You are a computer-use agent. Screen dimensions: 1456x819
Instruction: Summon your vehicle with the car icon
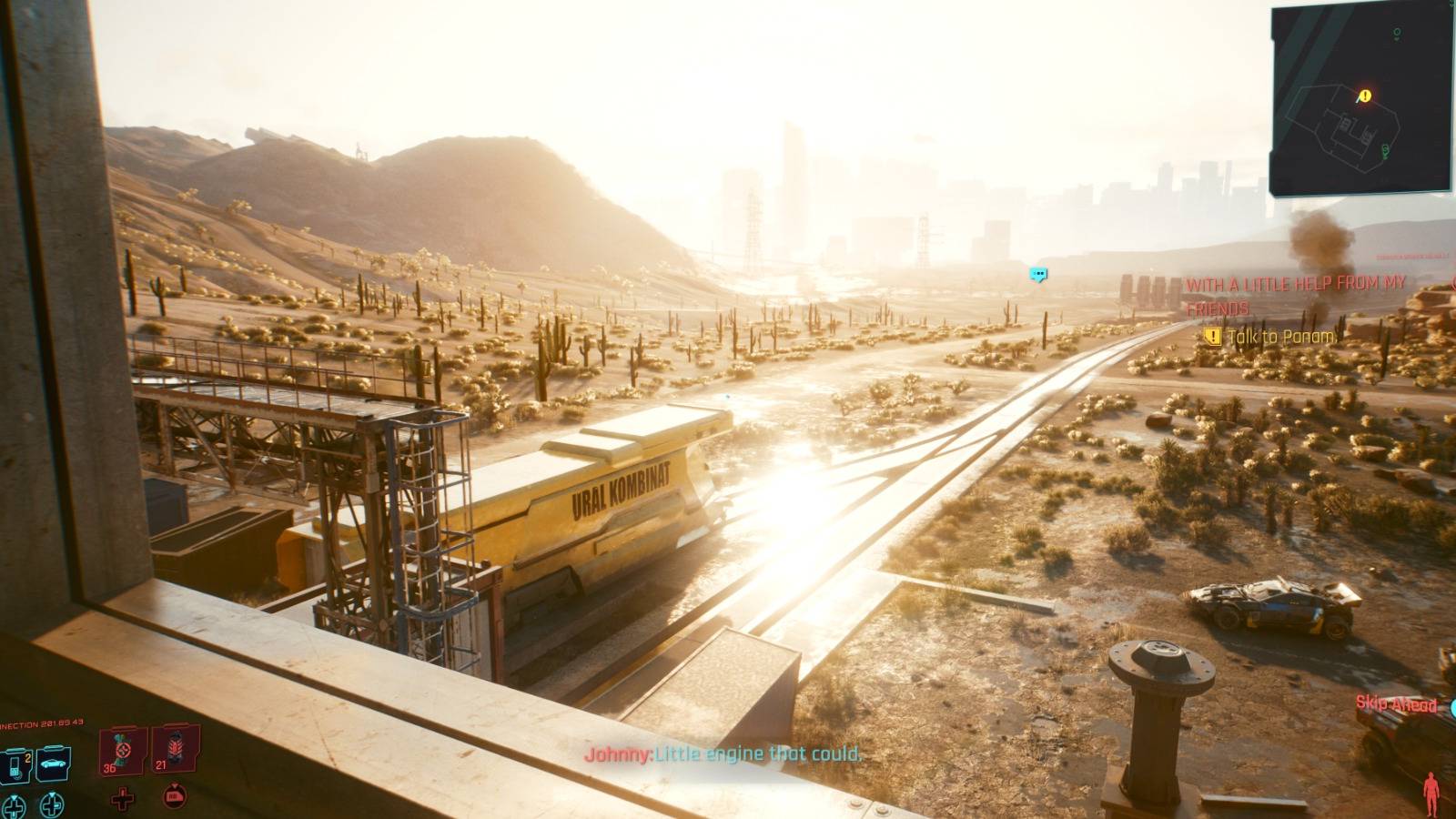pos(52,763)
